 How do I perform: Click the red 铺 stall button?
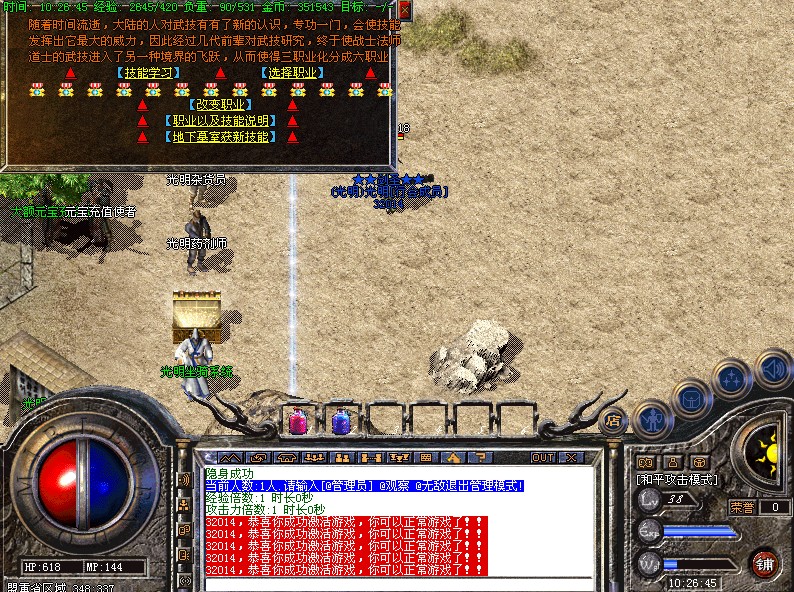[x=765, y=563]
